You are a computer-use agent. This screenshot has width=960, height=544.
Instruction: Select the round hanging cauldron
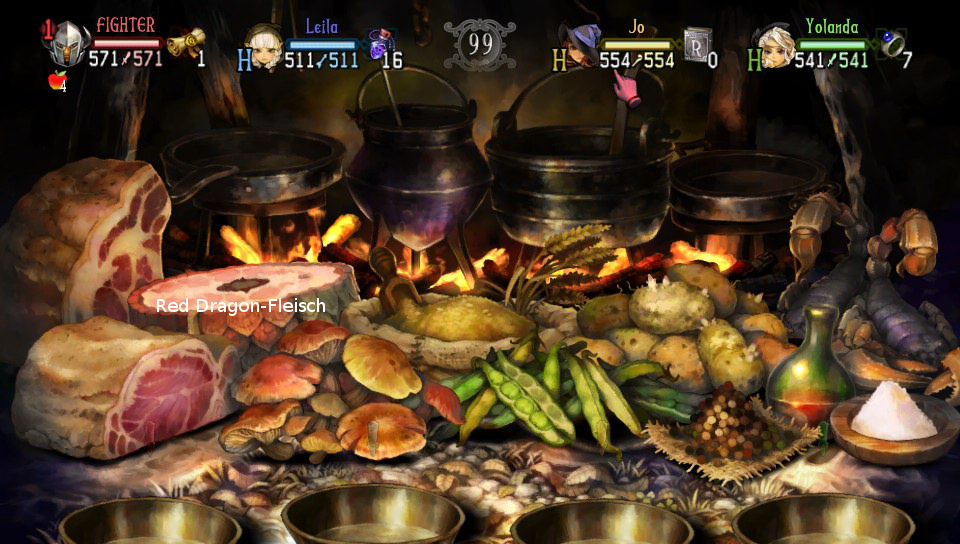417,165
